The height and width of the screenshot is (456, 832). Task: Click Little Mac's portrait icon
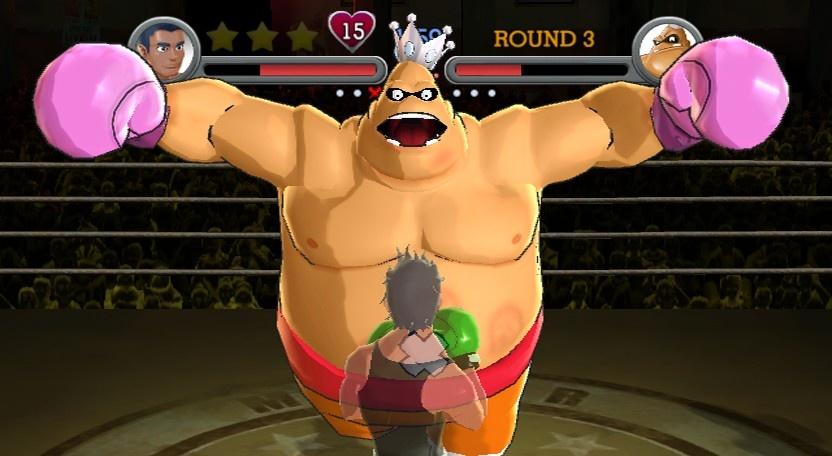pyautogui.click(x=163, y=50)
